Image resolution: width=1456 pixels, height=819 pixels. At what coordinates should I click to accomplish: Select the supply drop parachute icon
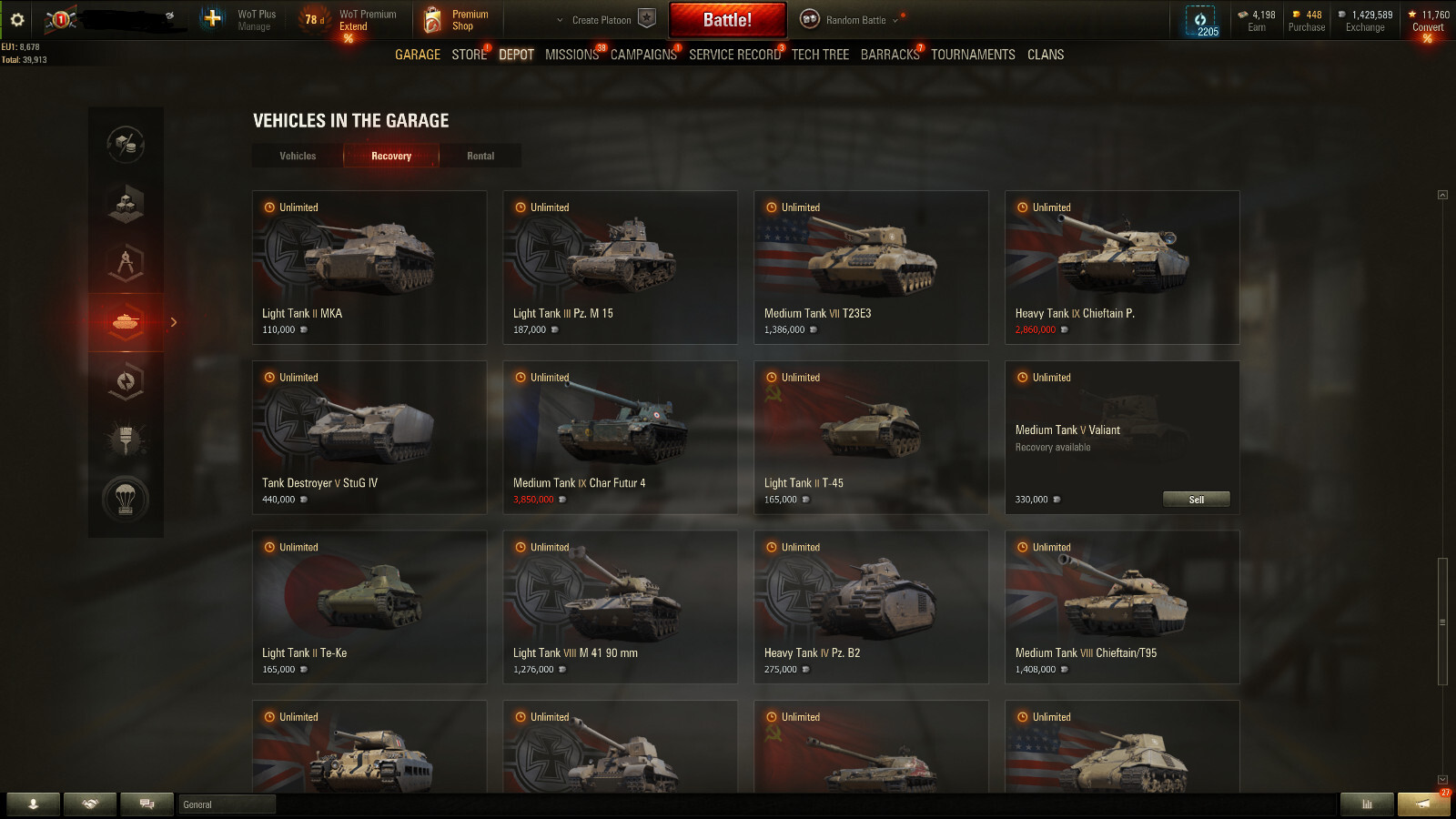[126, 499]
